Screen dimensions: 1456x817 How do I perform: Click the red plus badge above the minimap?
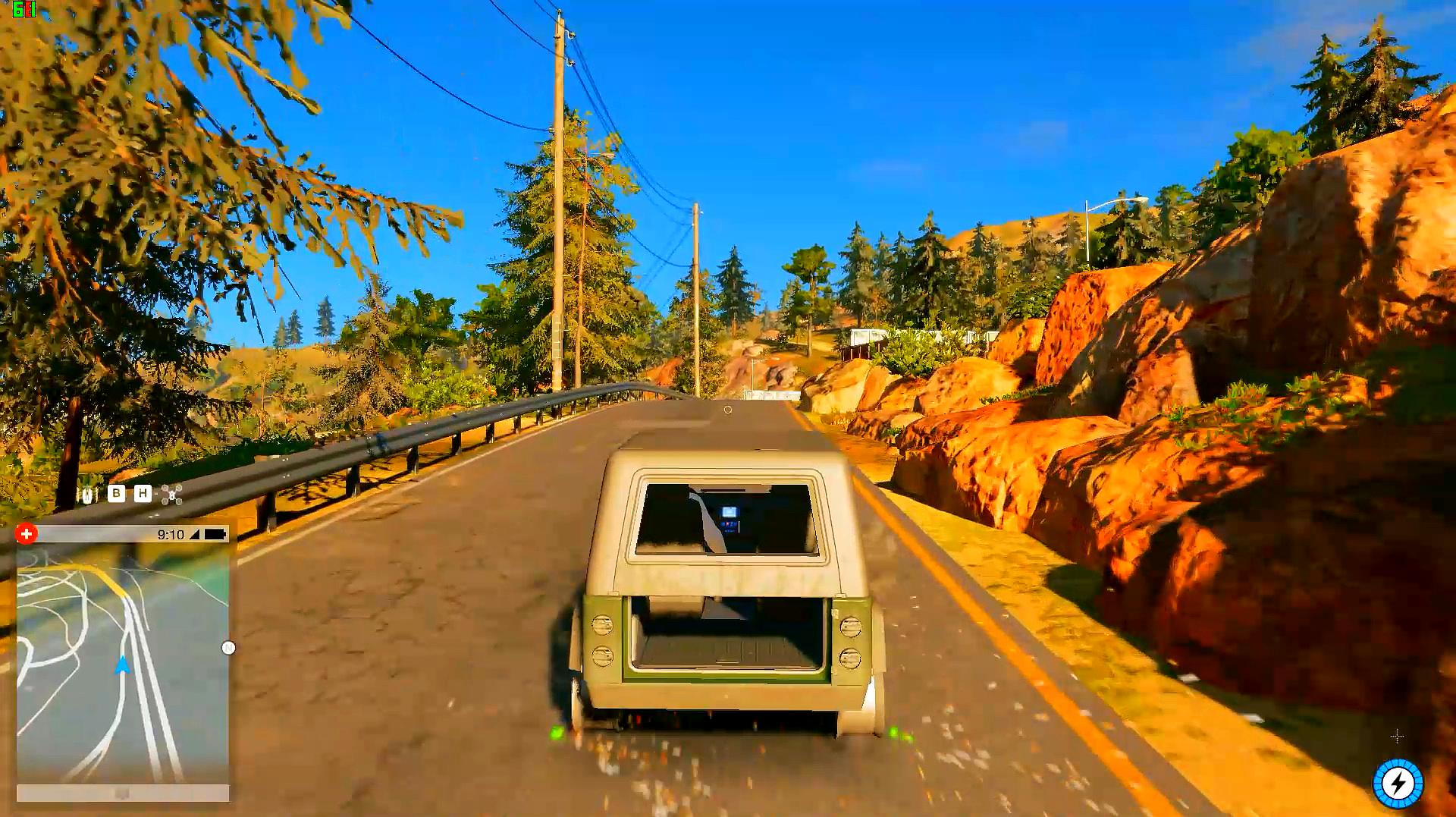[26, 534]
